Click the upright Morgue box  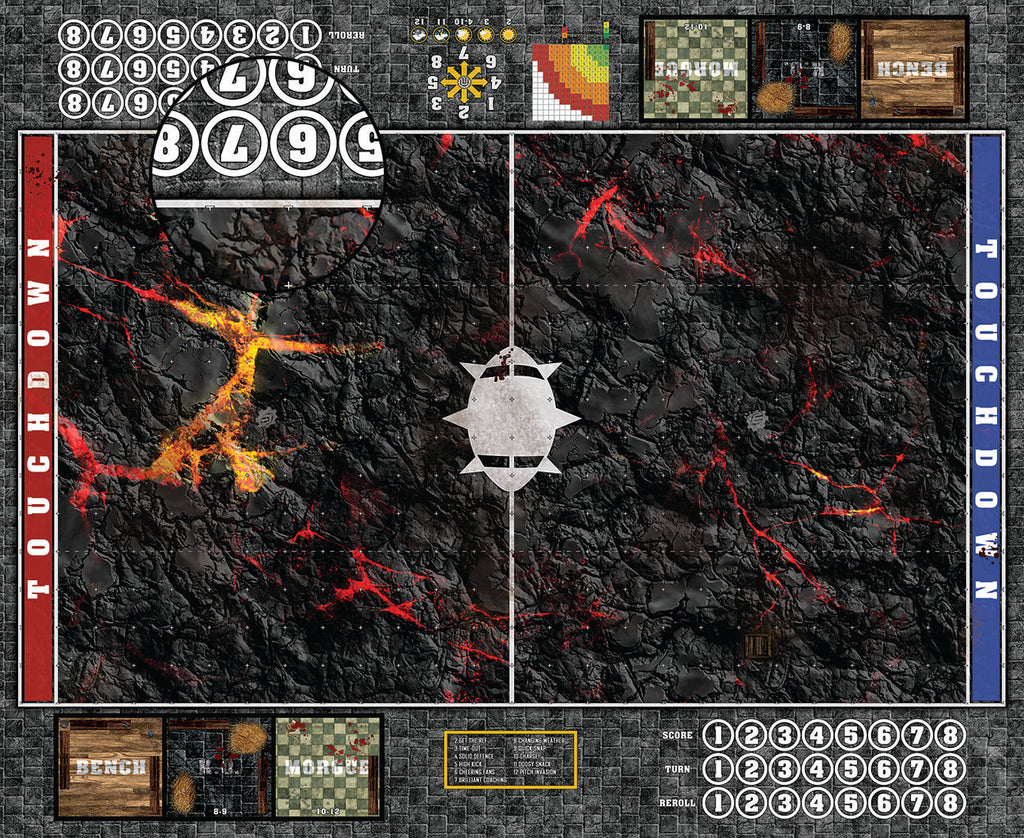(327, 767)
